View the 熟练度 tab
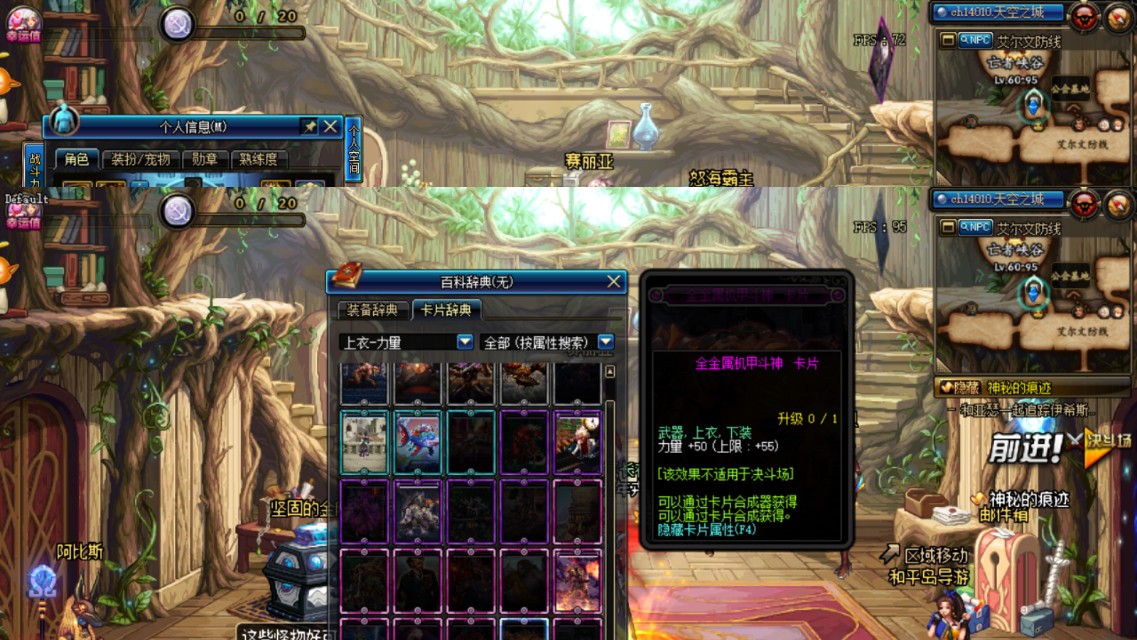Screen dimensions: 1137x640 click(259, 159)
